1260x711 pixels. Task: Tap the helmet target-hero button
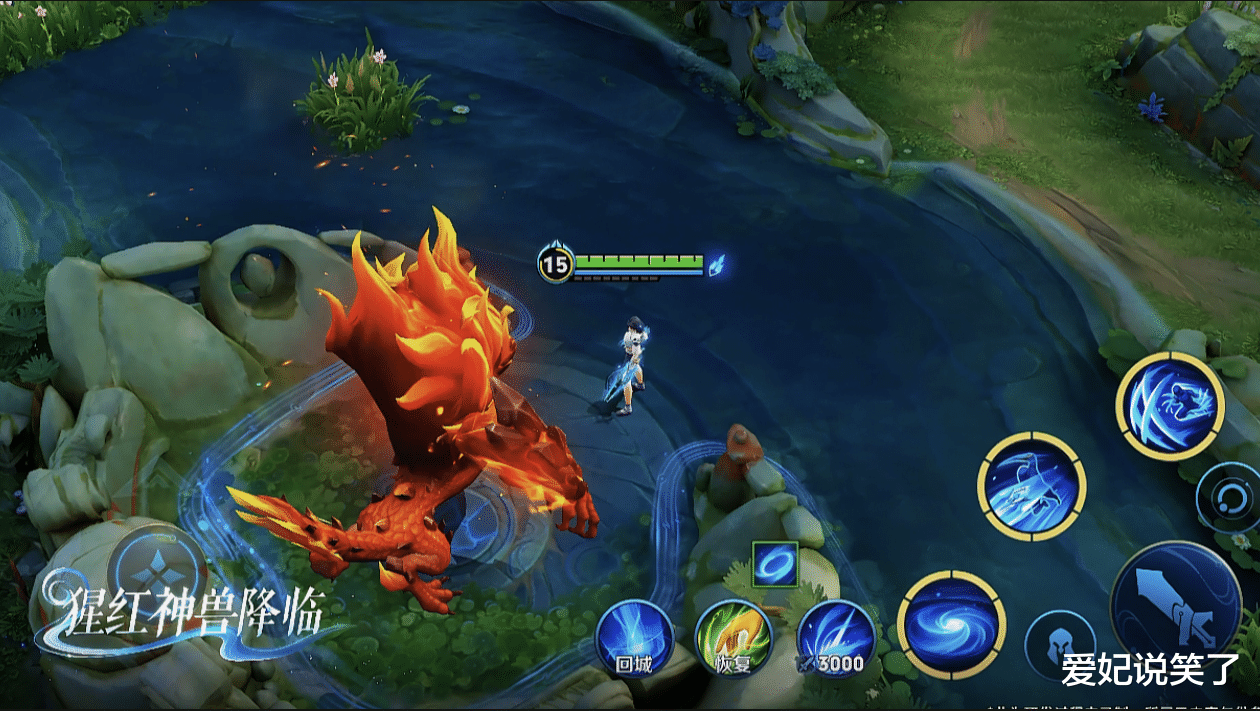pyautogui.click(x=1059, y=645)
